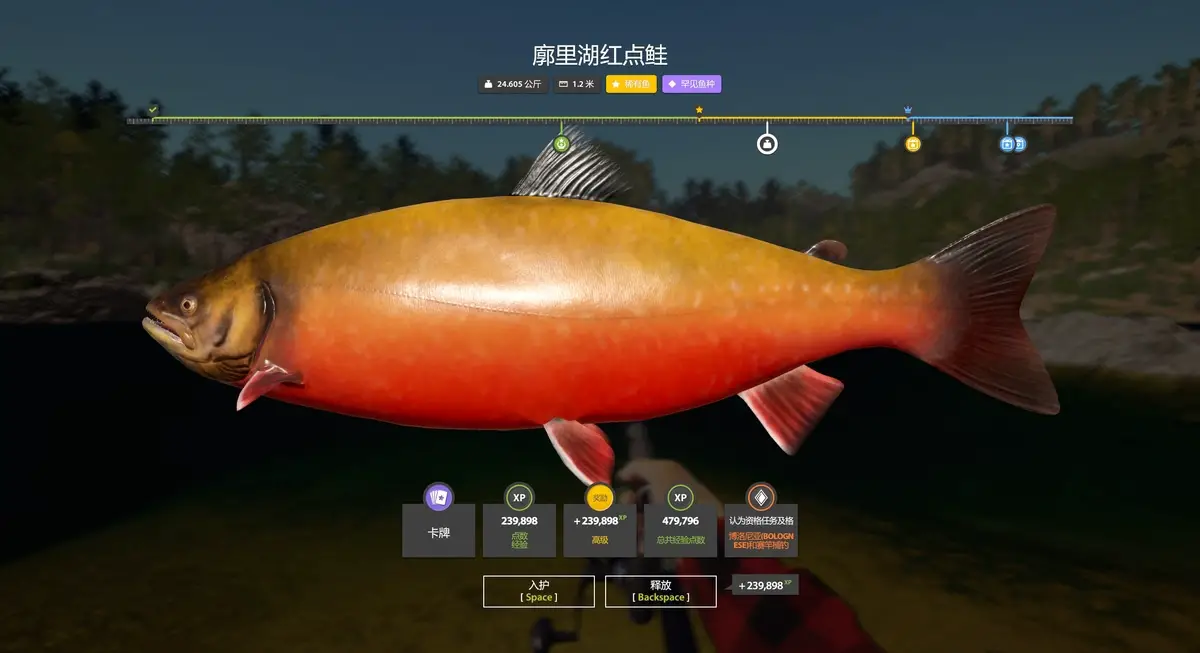Select the purple rare species tag
1200x653 pixels.
point(691,84)
